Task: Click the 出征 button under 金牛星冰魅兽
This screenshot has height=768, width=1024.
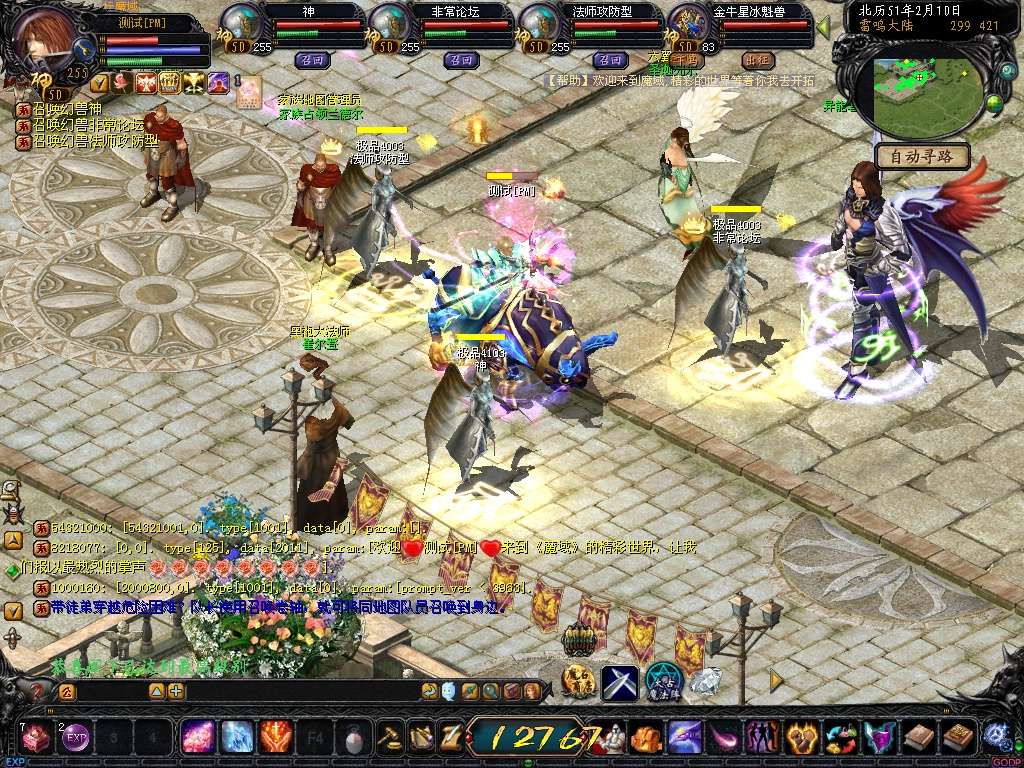Action: tap(759, 60)
